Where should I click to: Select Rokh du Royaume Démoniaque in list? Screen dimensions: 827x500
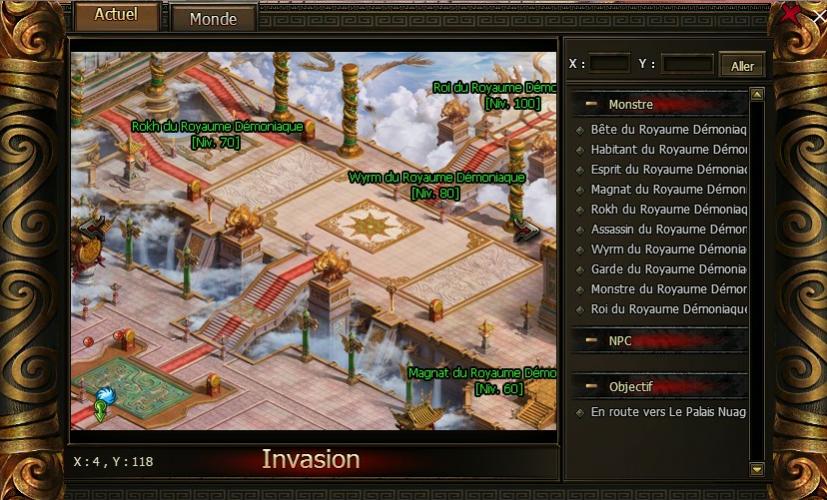pos(668,210)
